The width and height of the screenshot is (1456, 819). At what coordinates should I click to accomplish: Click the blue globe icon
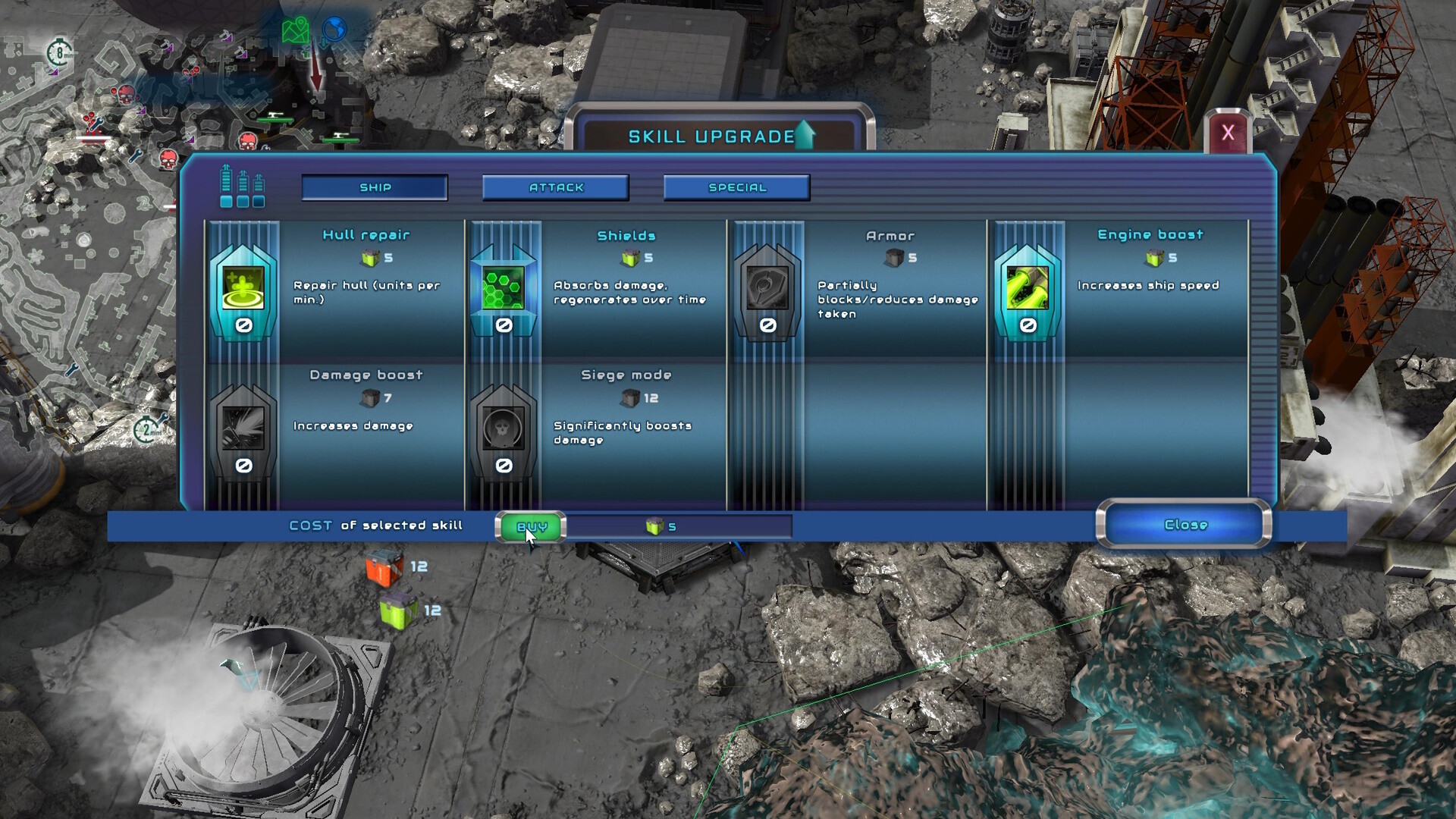(x=334, y=30)
